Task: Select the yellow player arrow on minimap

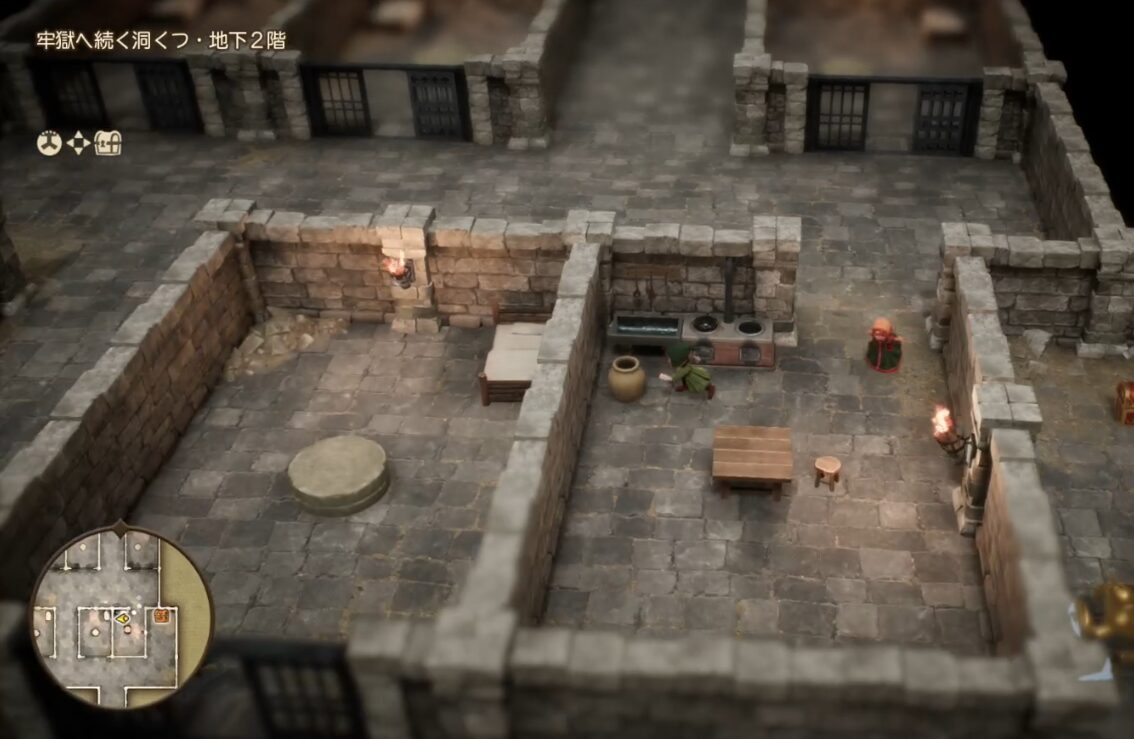Action: 121,619
